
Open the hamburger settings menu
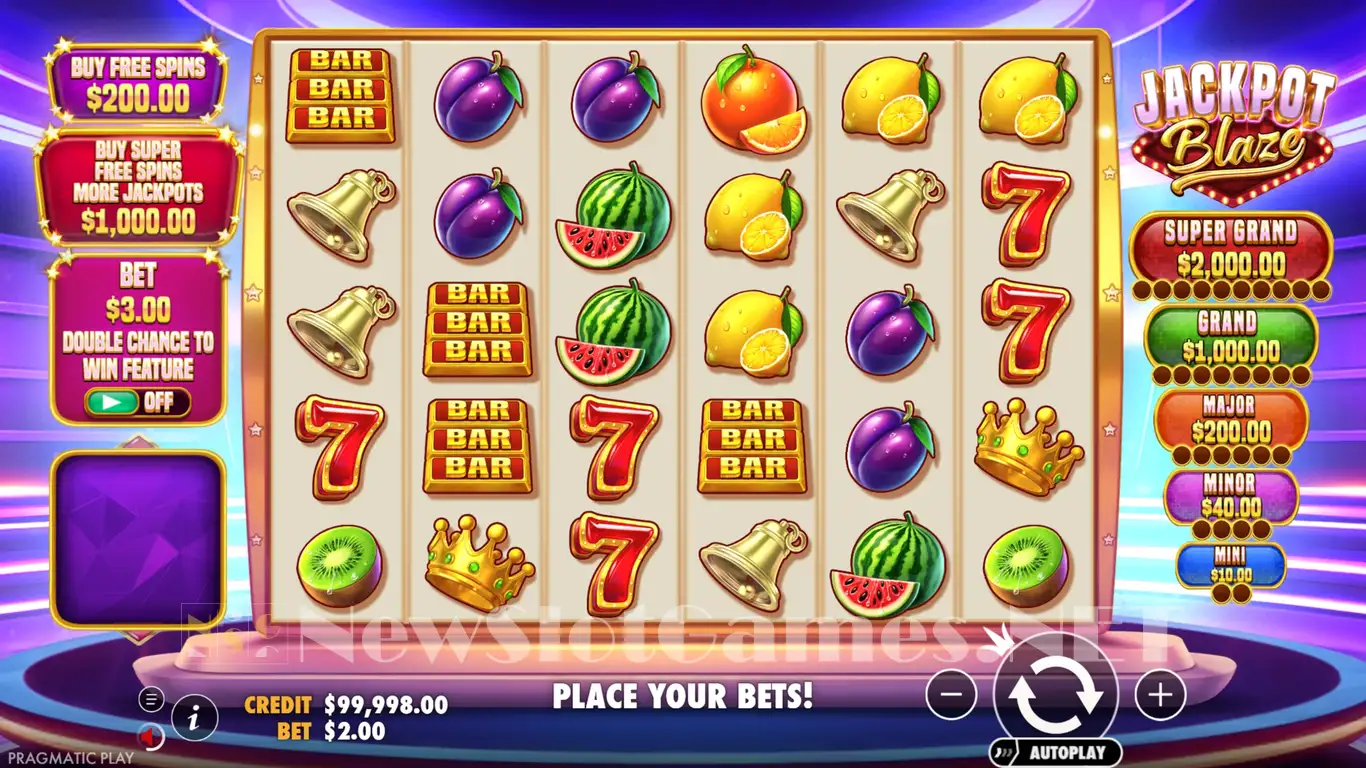coord(151,699)
